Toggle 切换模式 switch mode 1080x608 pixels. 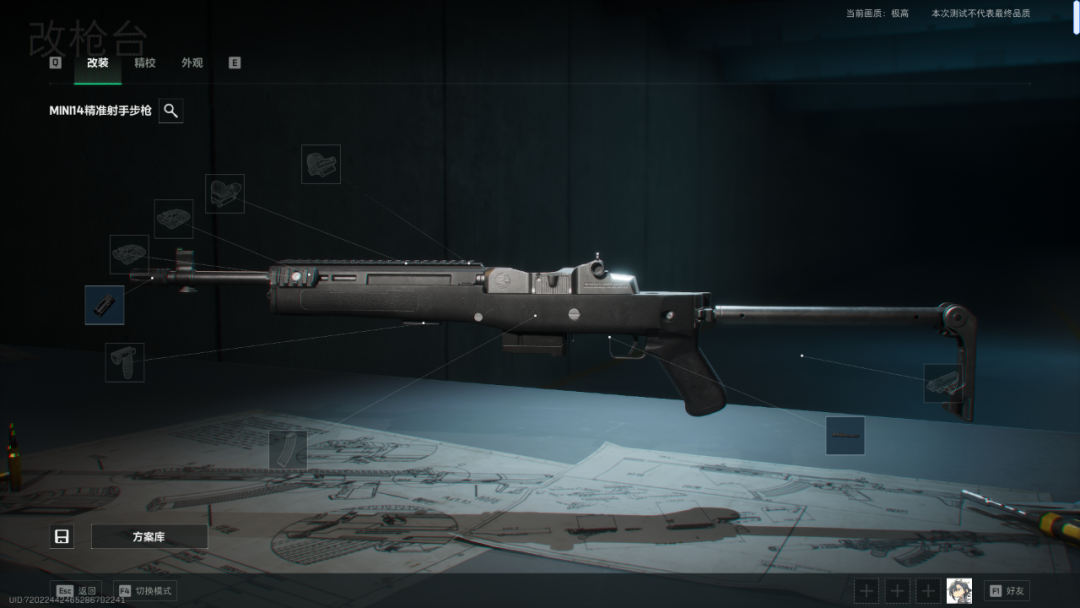coord(145,591)
